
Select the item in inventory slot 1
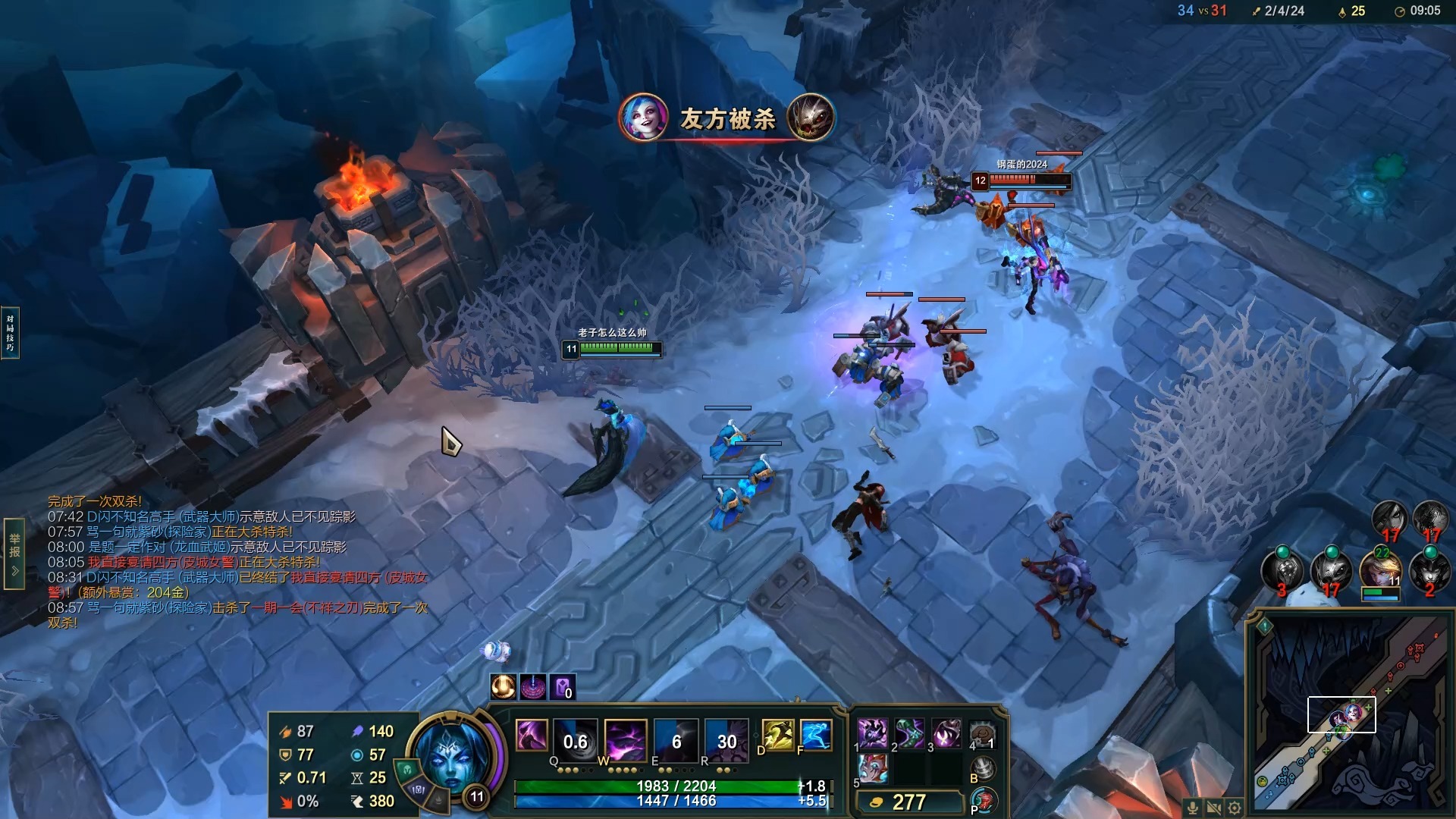pos(872,733)
